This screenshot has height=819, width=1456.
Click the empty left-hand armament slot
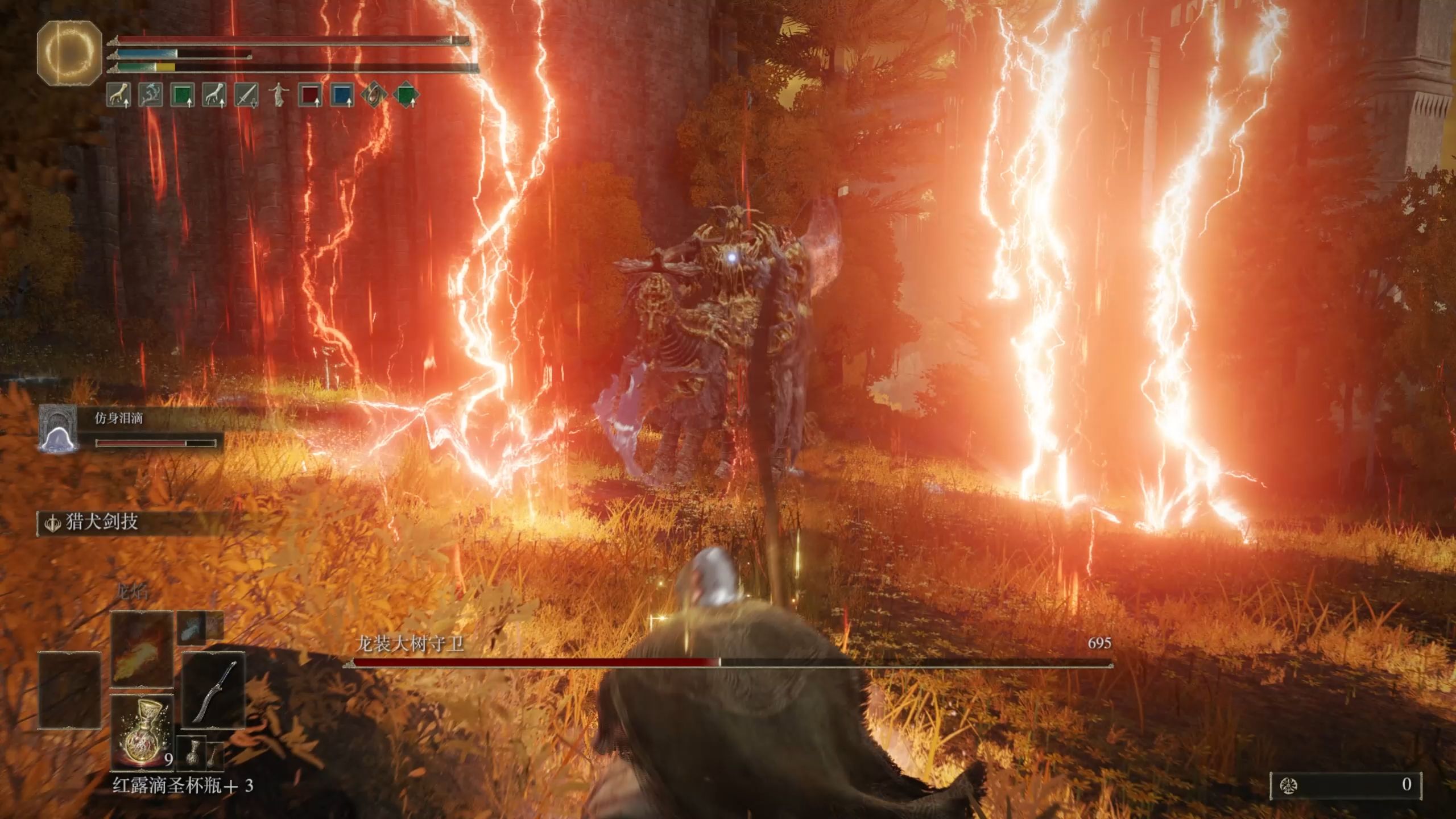(69, 690)
